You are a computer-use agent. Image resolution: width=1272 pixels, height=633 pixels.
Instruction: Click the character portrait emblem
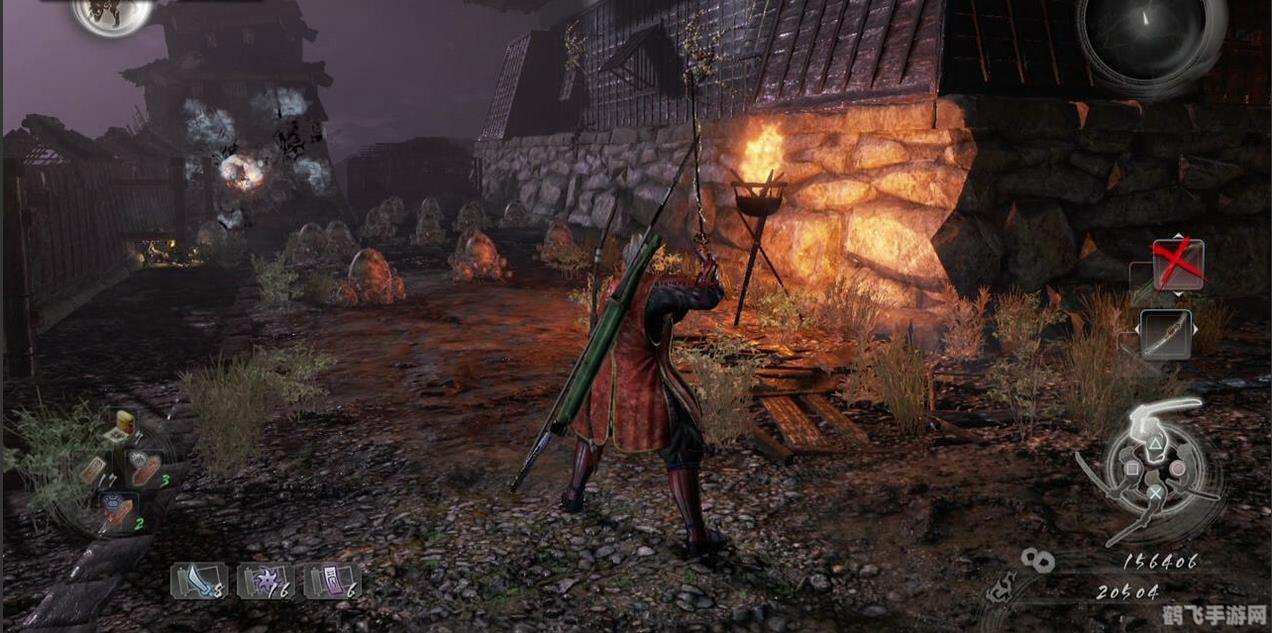tap(111, 14)
